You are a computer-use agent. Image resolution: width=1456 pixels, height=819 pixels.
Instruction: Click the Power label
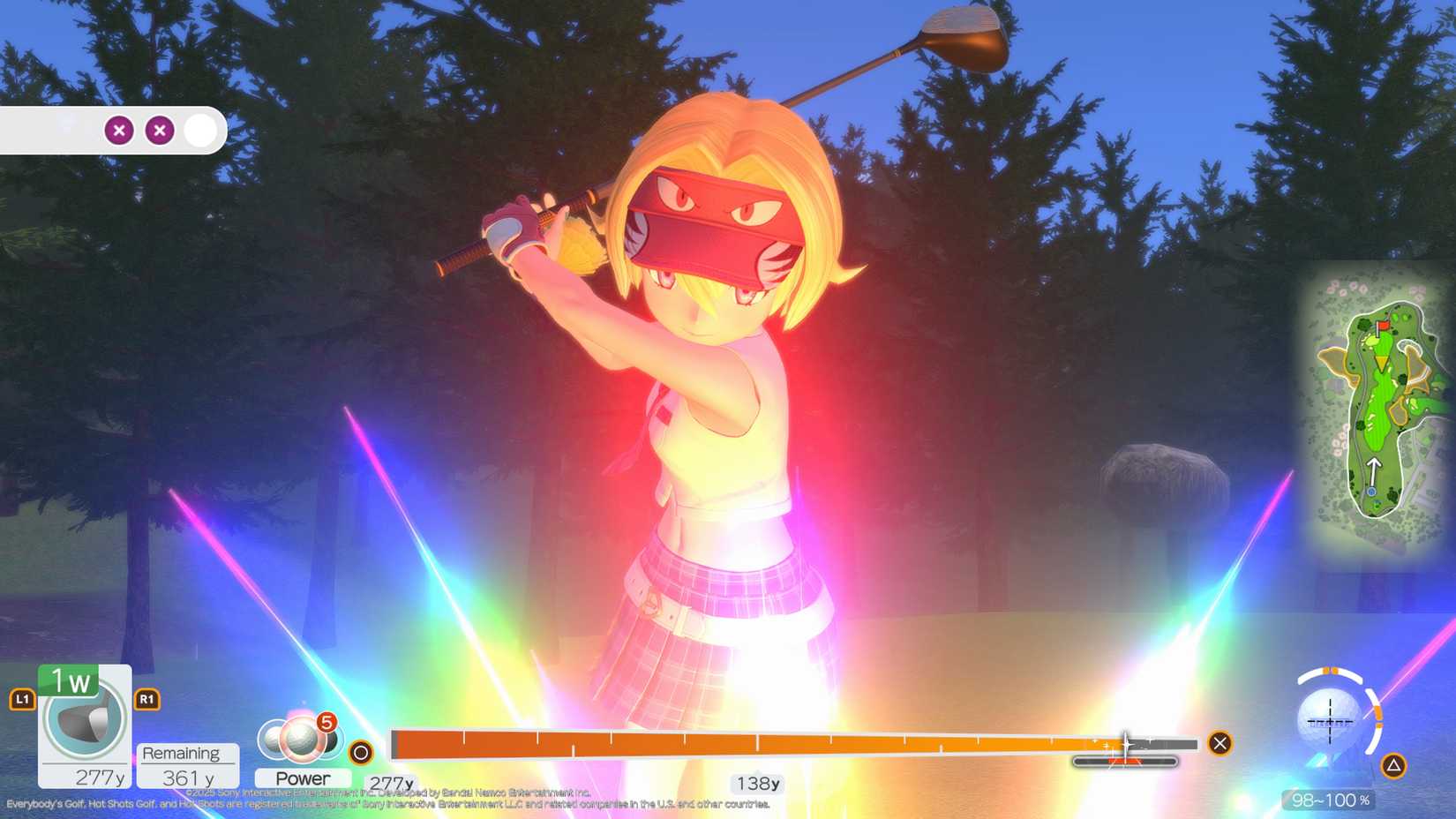click(x=303, y=778)
